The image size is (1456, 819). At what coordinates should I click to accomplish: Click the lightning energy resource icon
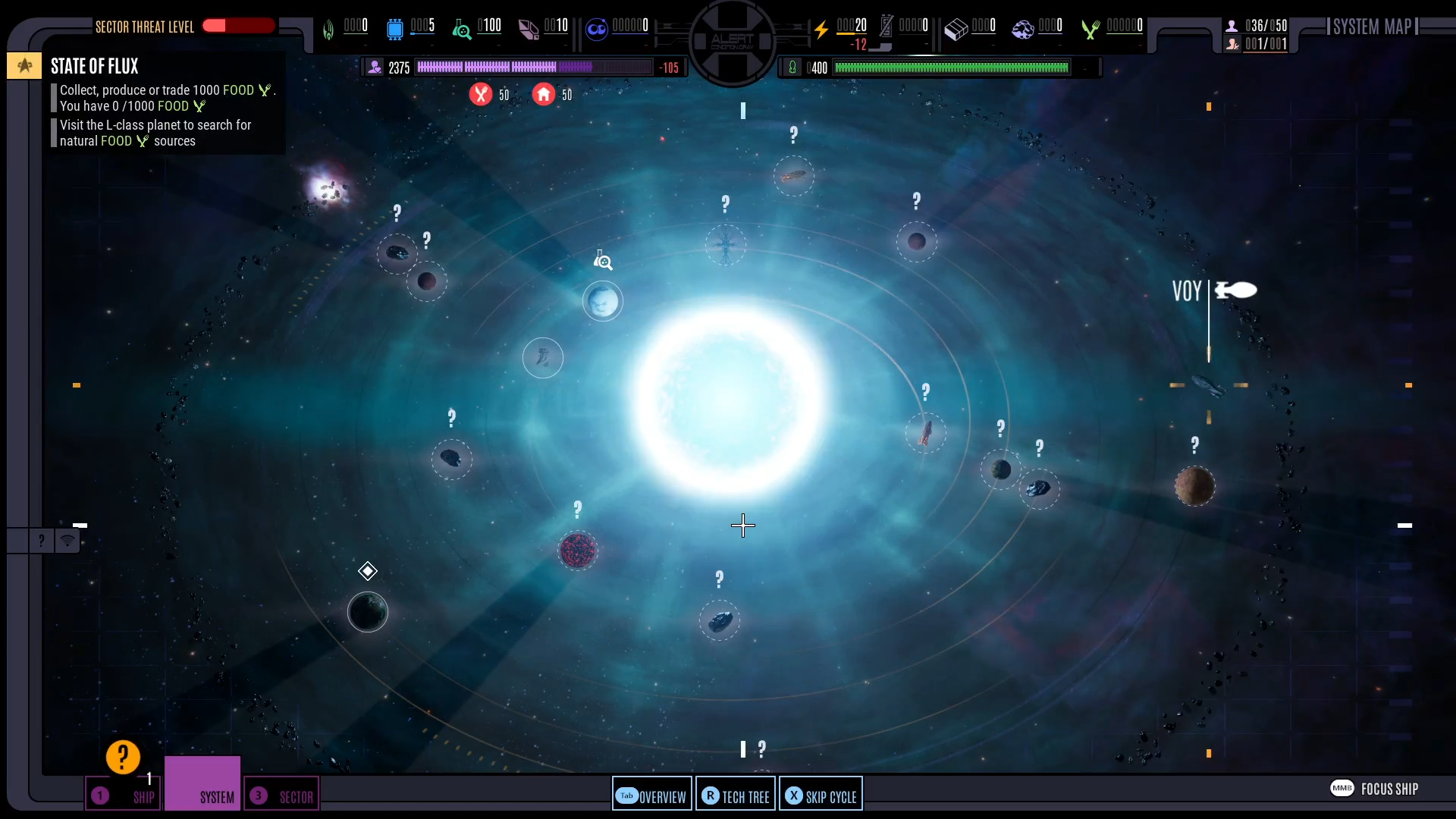[x=822, y=30]
